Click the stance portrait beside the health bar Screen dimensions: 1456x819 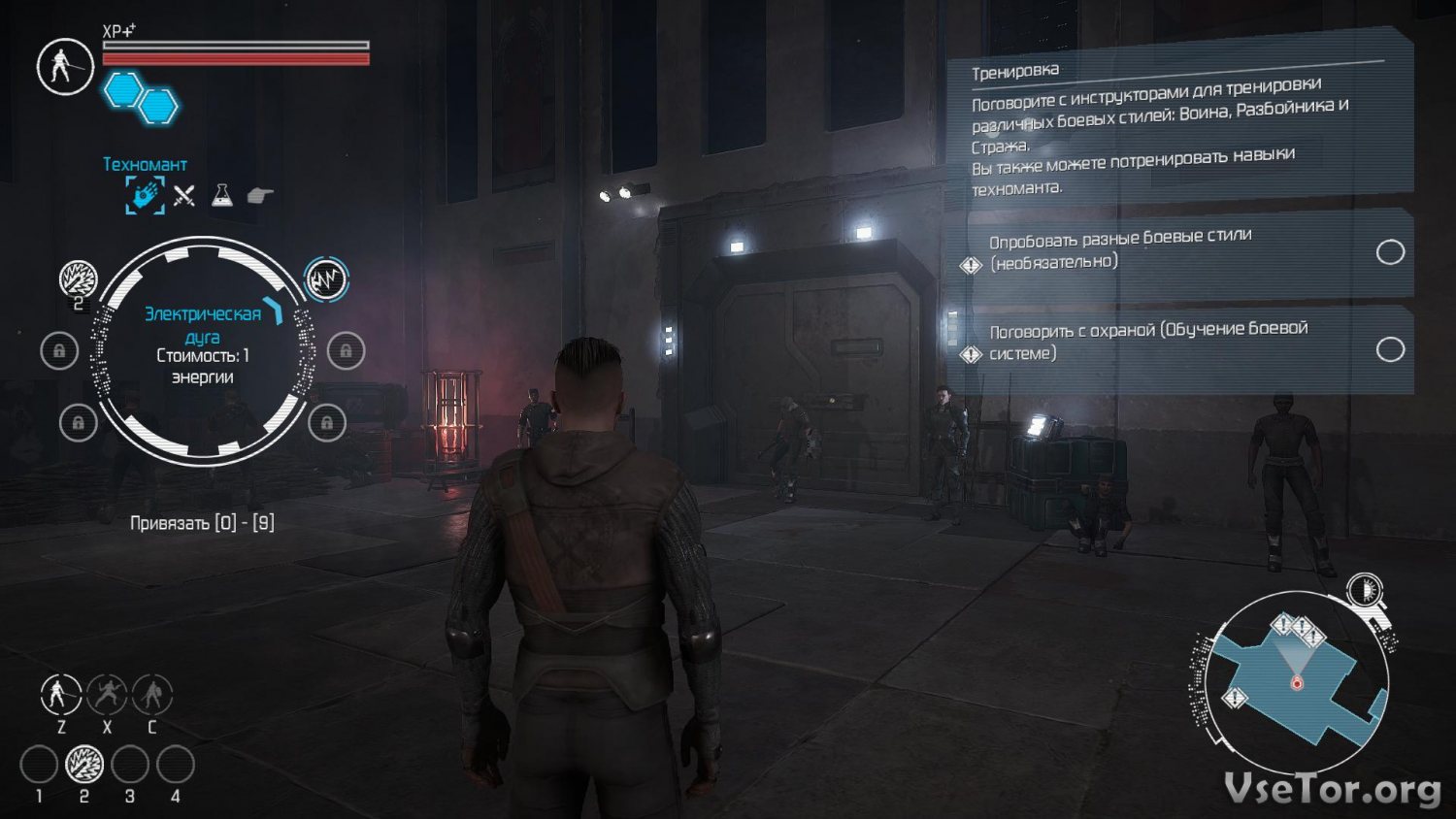pos(65,66)
